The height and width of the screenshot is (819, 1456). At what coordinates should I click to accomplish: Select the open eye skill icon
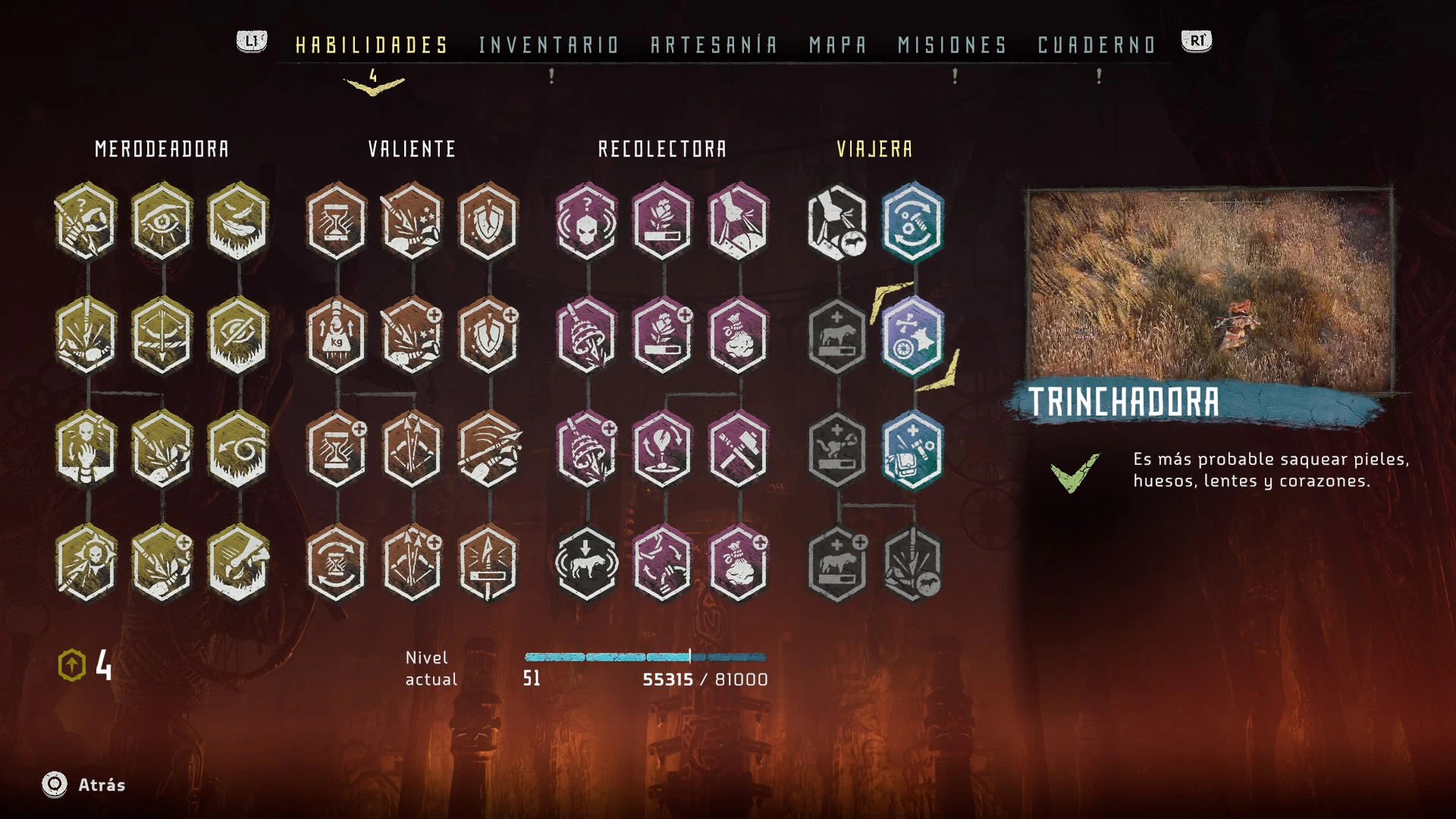[x=162, y=221]
